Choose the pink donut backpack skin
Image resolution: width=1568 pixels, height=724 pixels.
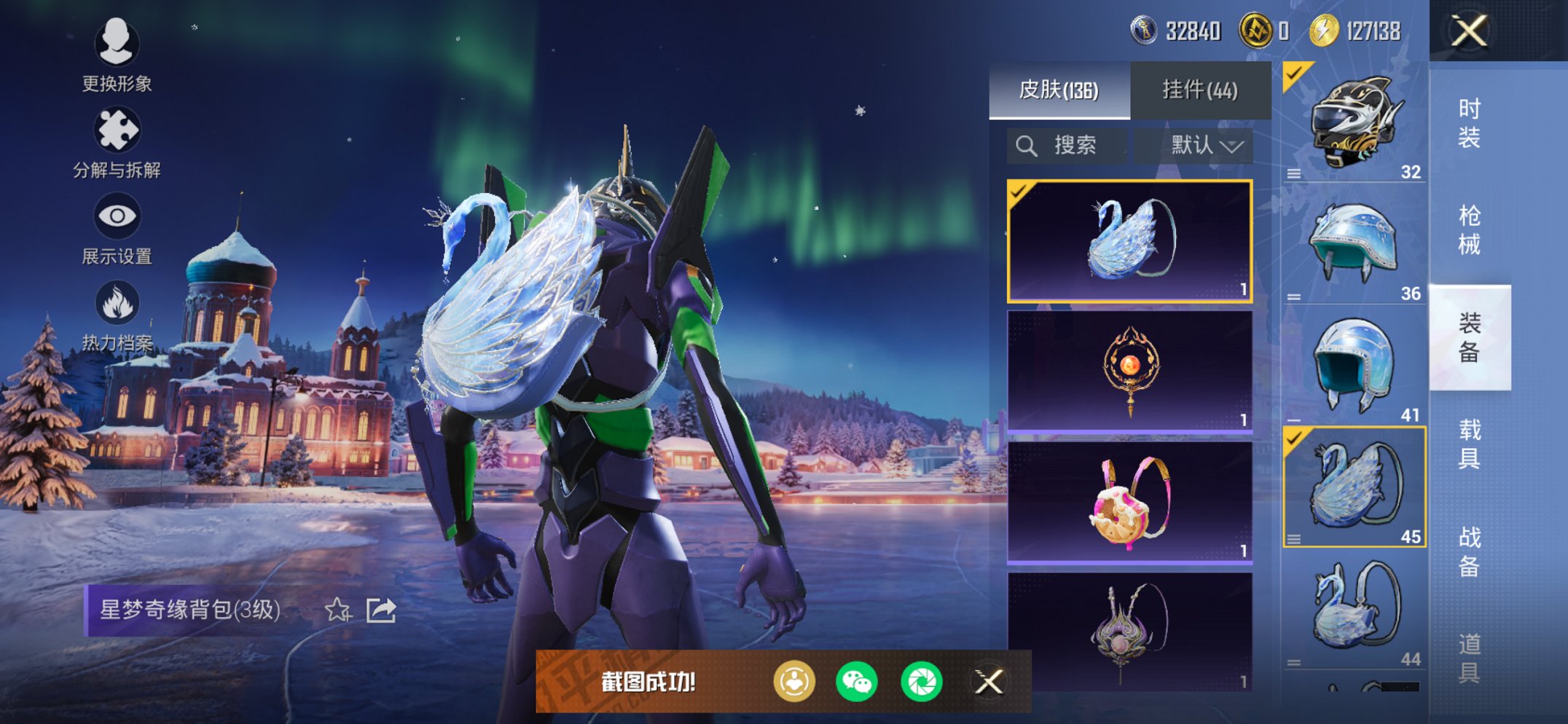tap(1129, 503)
